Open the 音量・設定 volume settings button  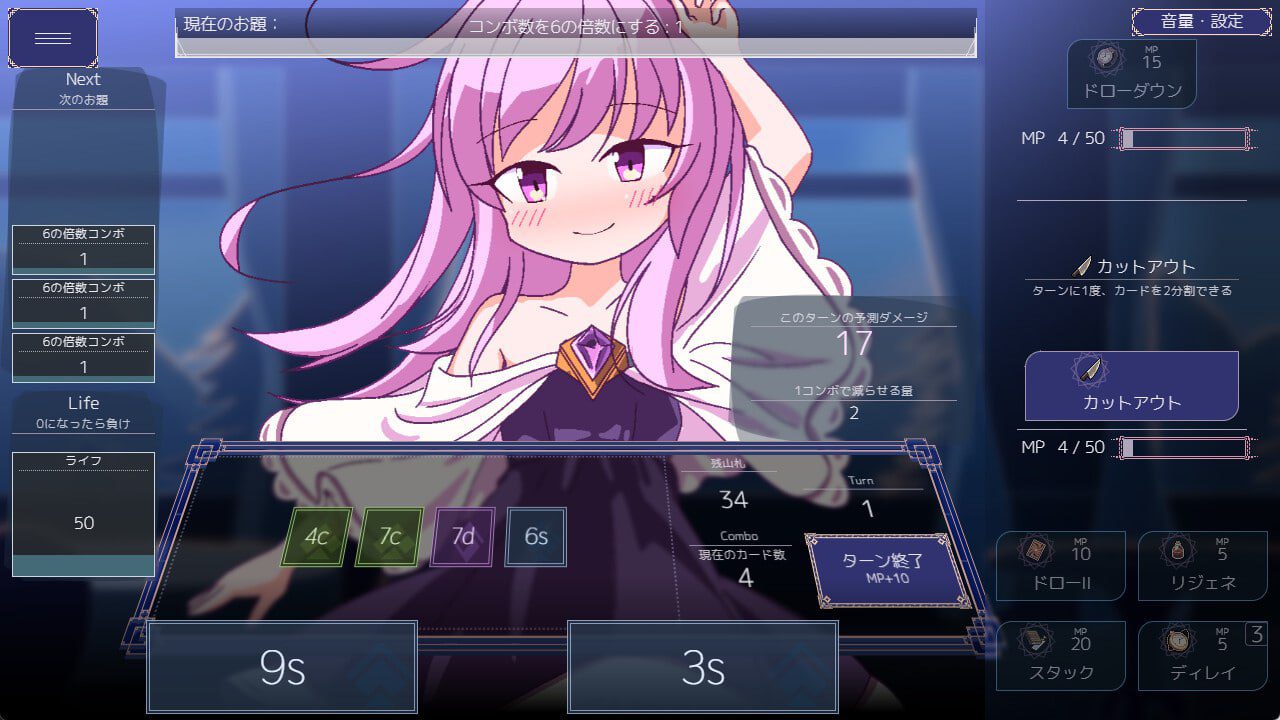[x=1199, y=21]
